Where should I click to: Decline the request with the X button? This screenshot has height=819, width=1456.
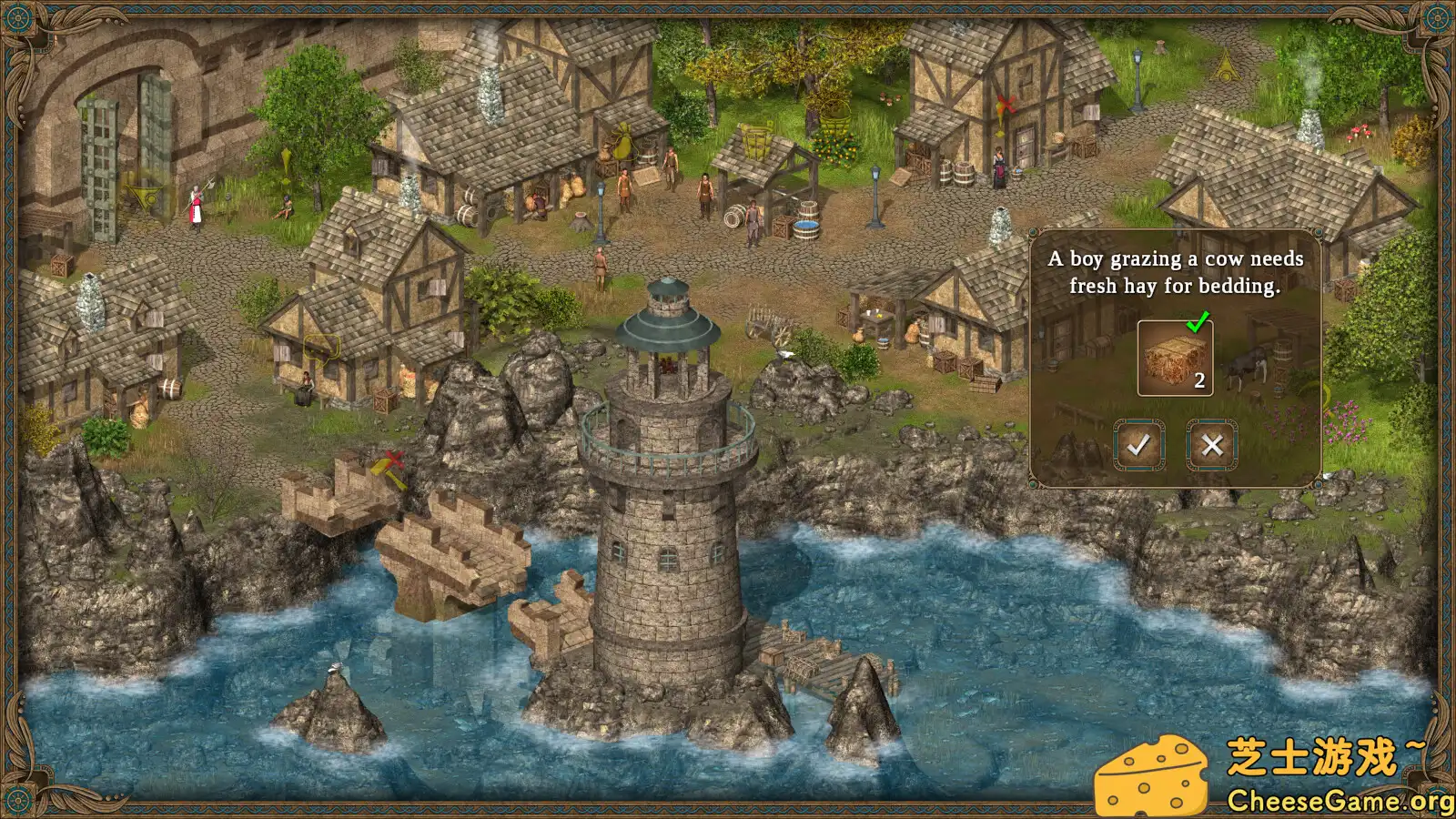tap(1213, 446)
